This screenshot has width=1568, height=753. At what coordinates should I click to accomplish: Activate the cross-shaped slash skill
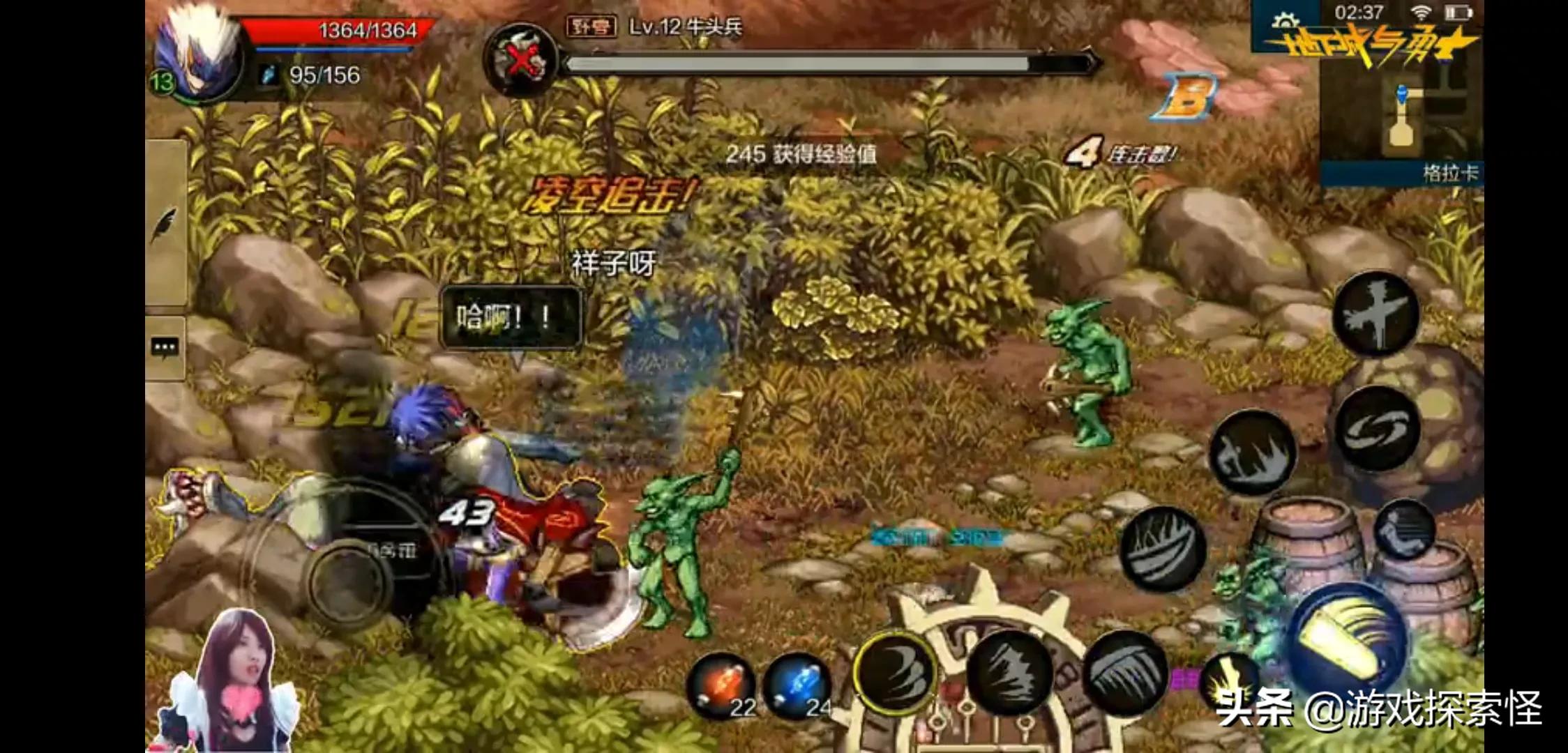pyautogui.click(x=1375, y=314)
